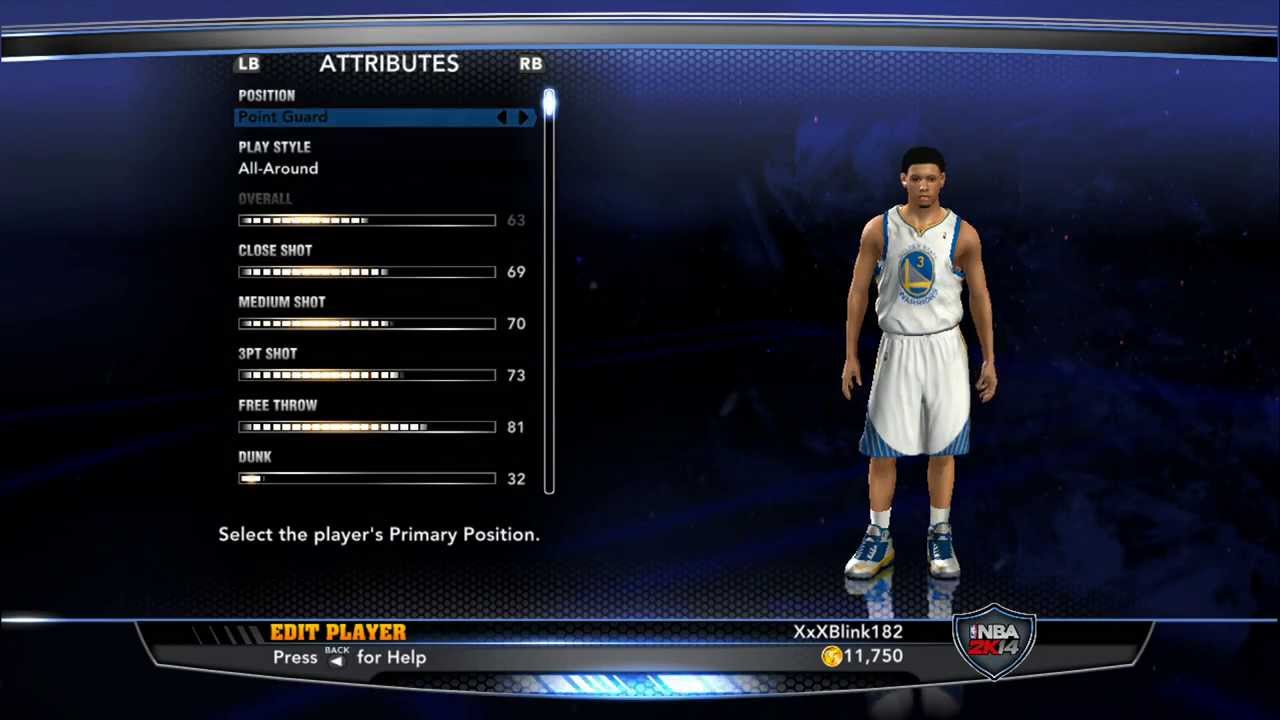Click the left arrow on Position
Viewport: 1280px width, 720px height.
coord(502,118)
